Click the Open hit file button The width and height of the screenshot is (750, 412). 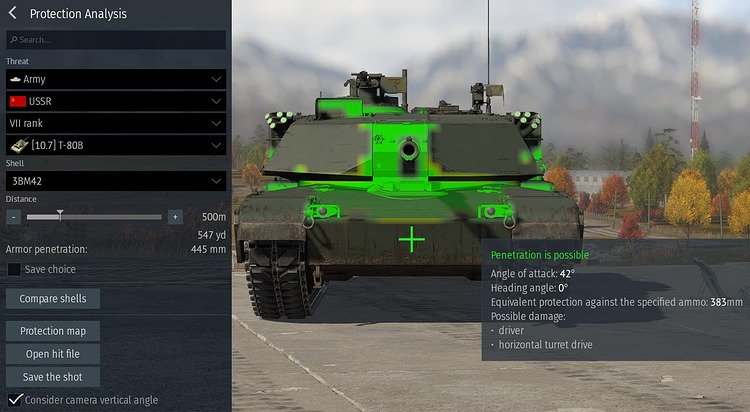53,354
